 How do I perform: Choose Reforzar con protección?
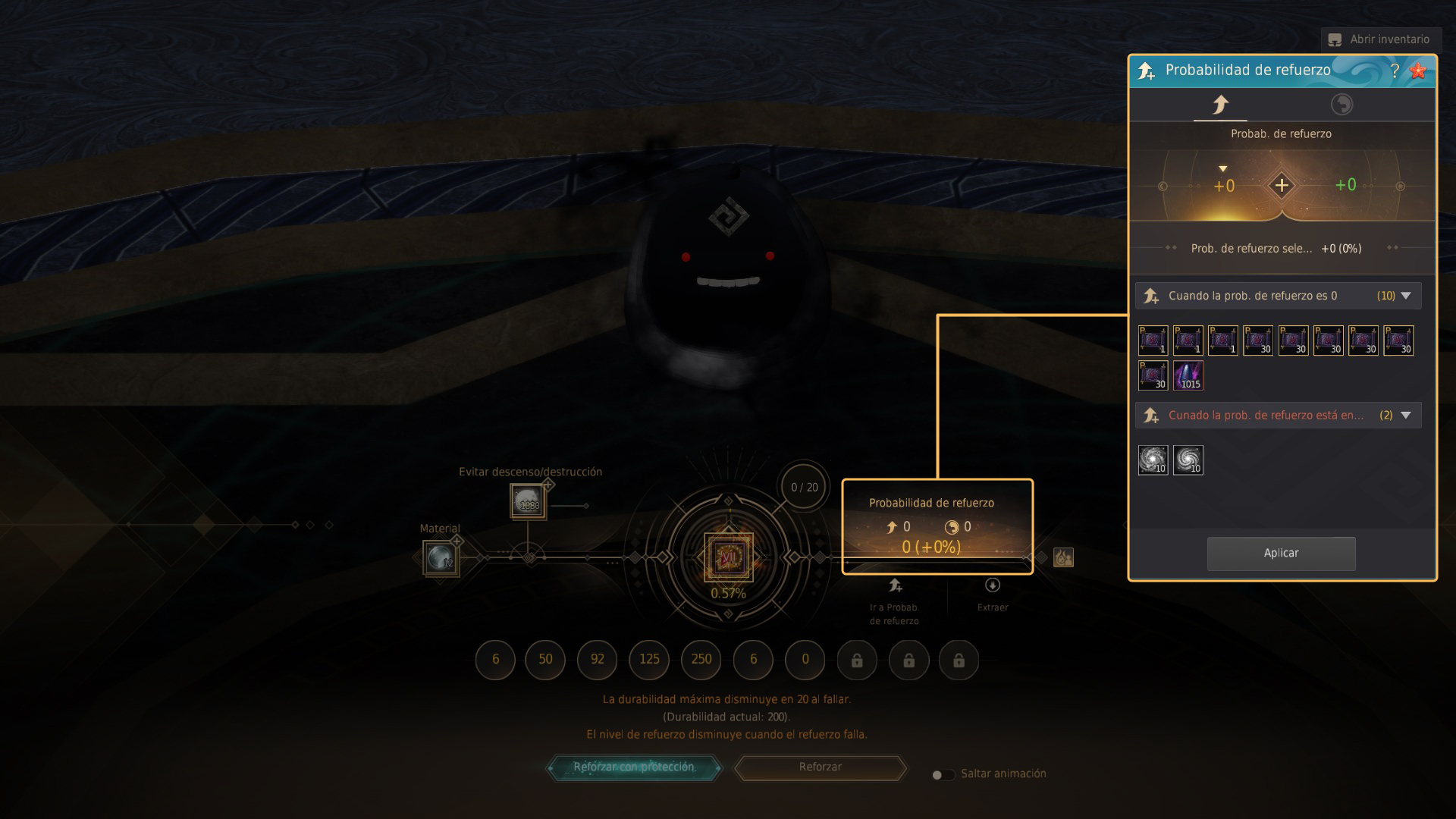634,767
